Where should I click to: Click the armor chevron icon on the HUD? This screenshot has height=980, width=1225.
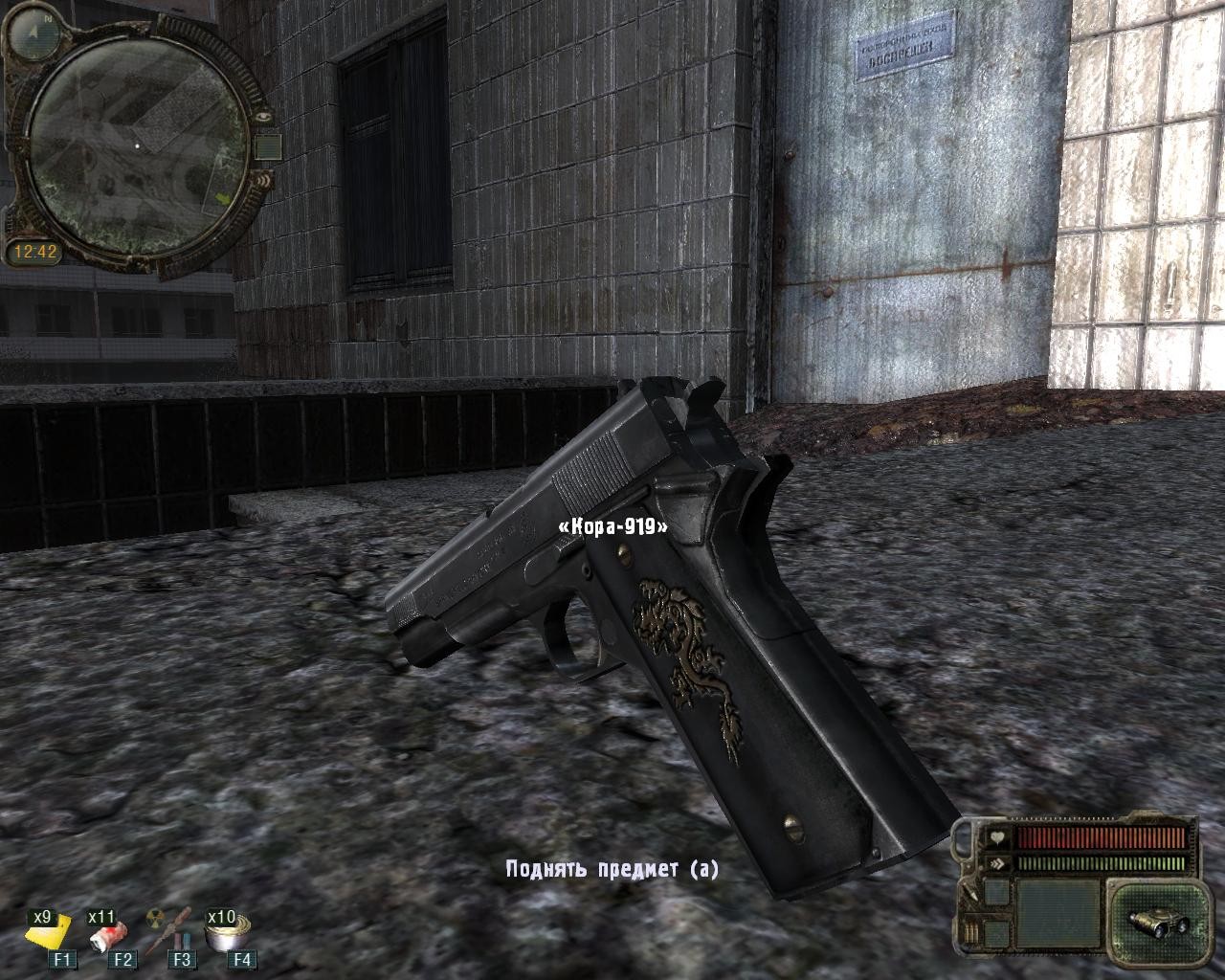click(x=995, y=862)
